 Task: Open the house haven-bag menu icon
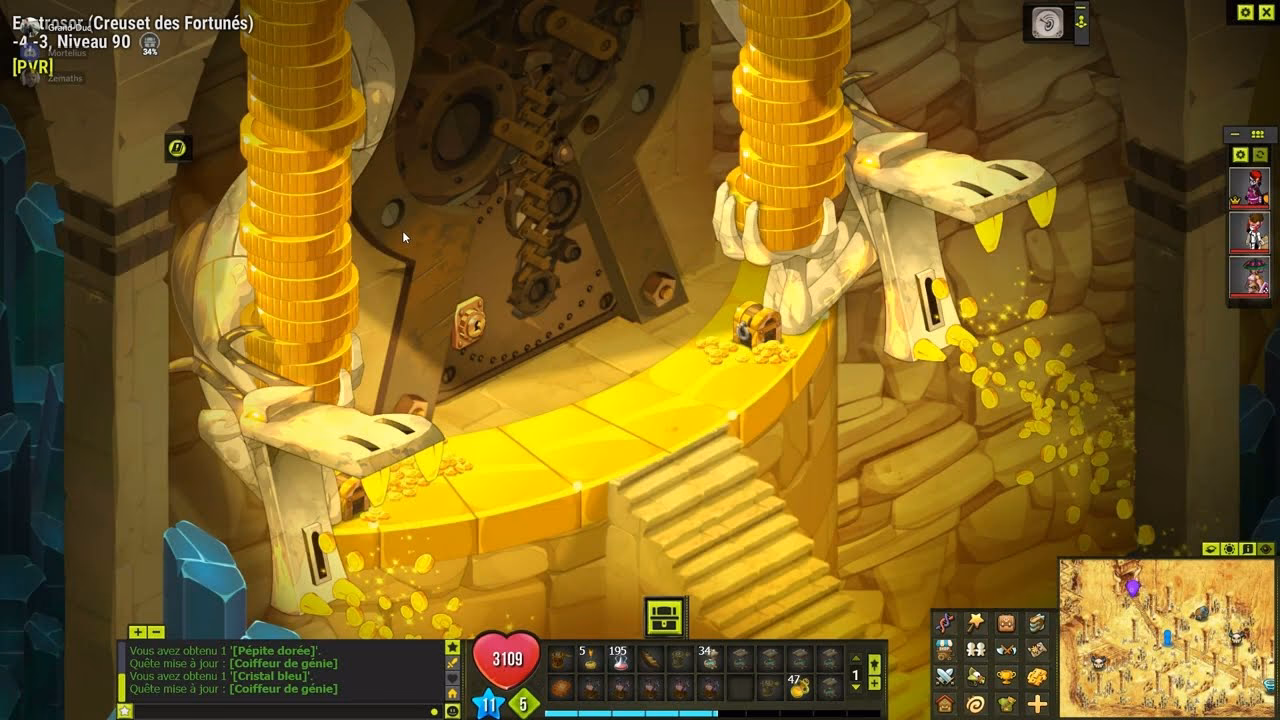[945, 704]
